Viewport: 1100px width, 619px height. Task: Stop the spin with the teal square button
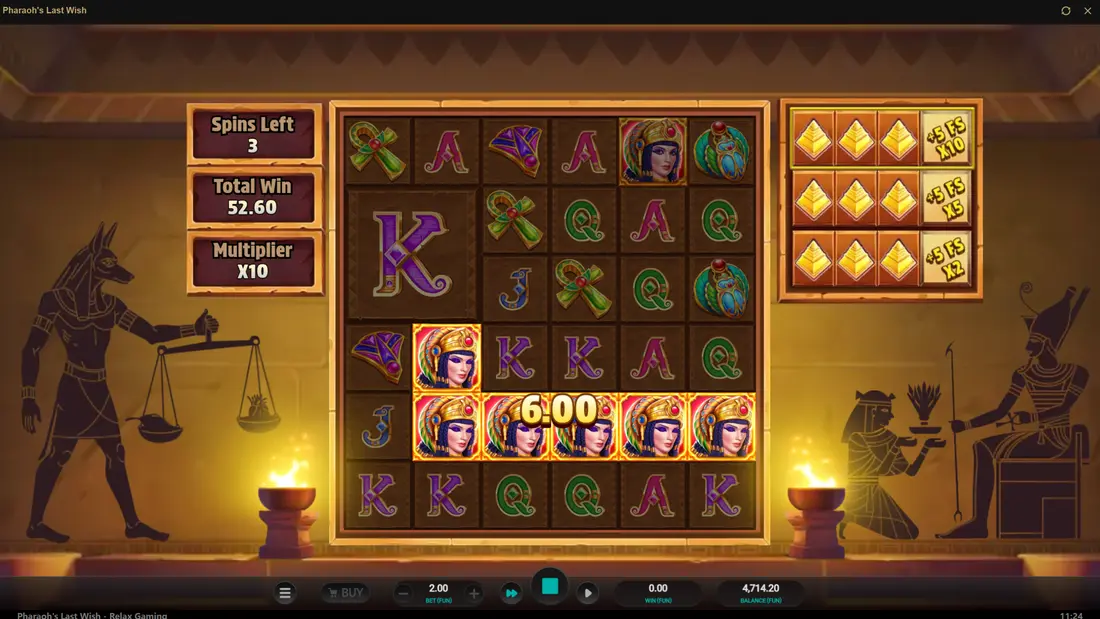point(549,587)
